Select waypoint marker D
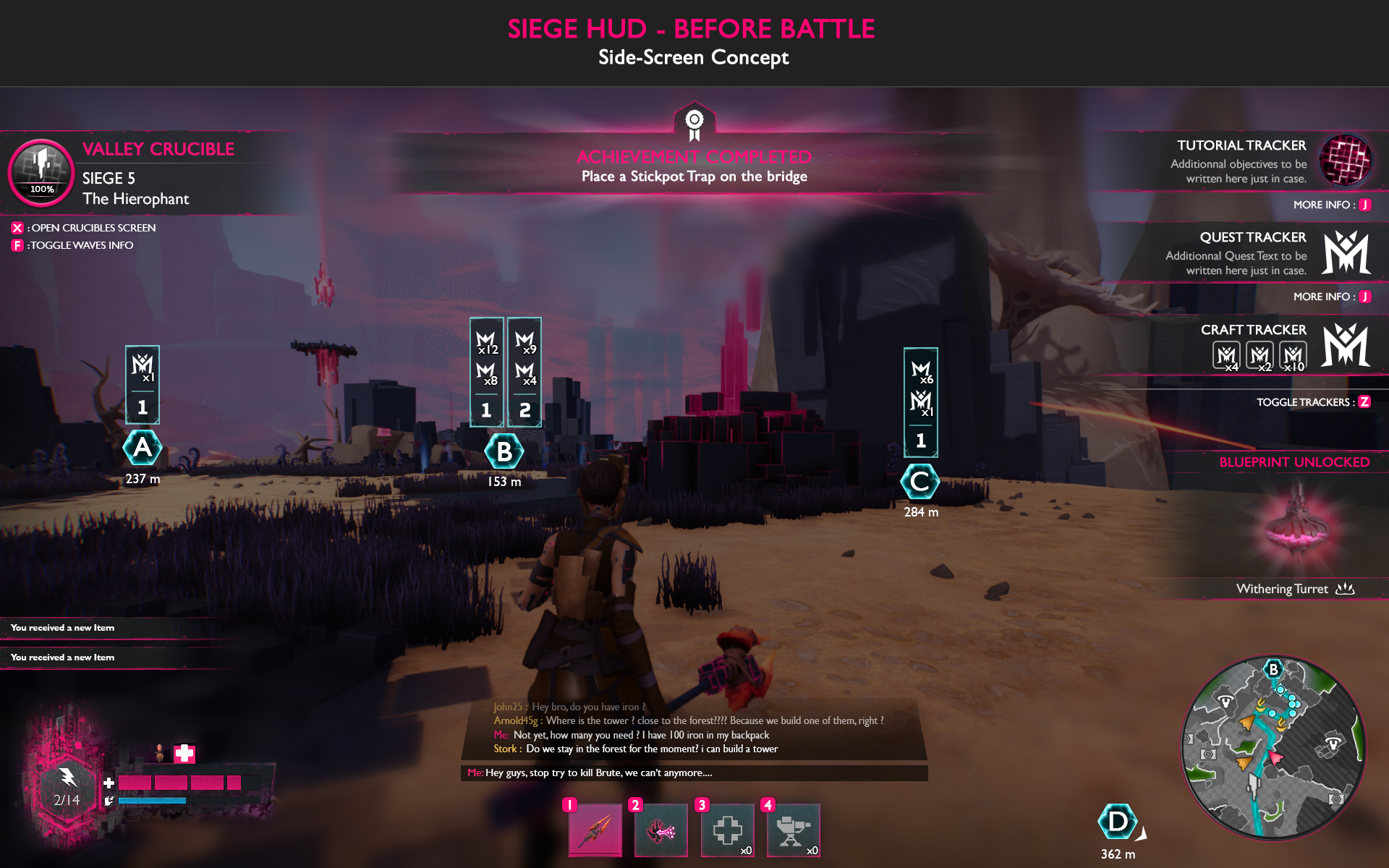The image size is (1389, 868). pos(1117,822)
